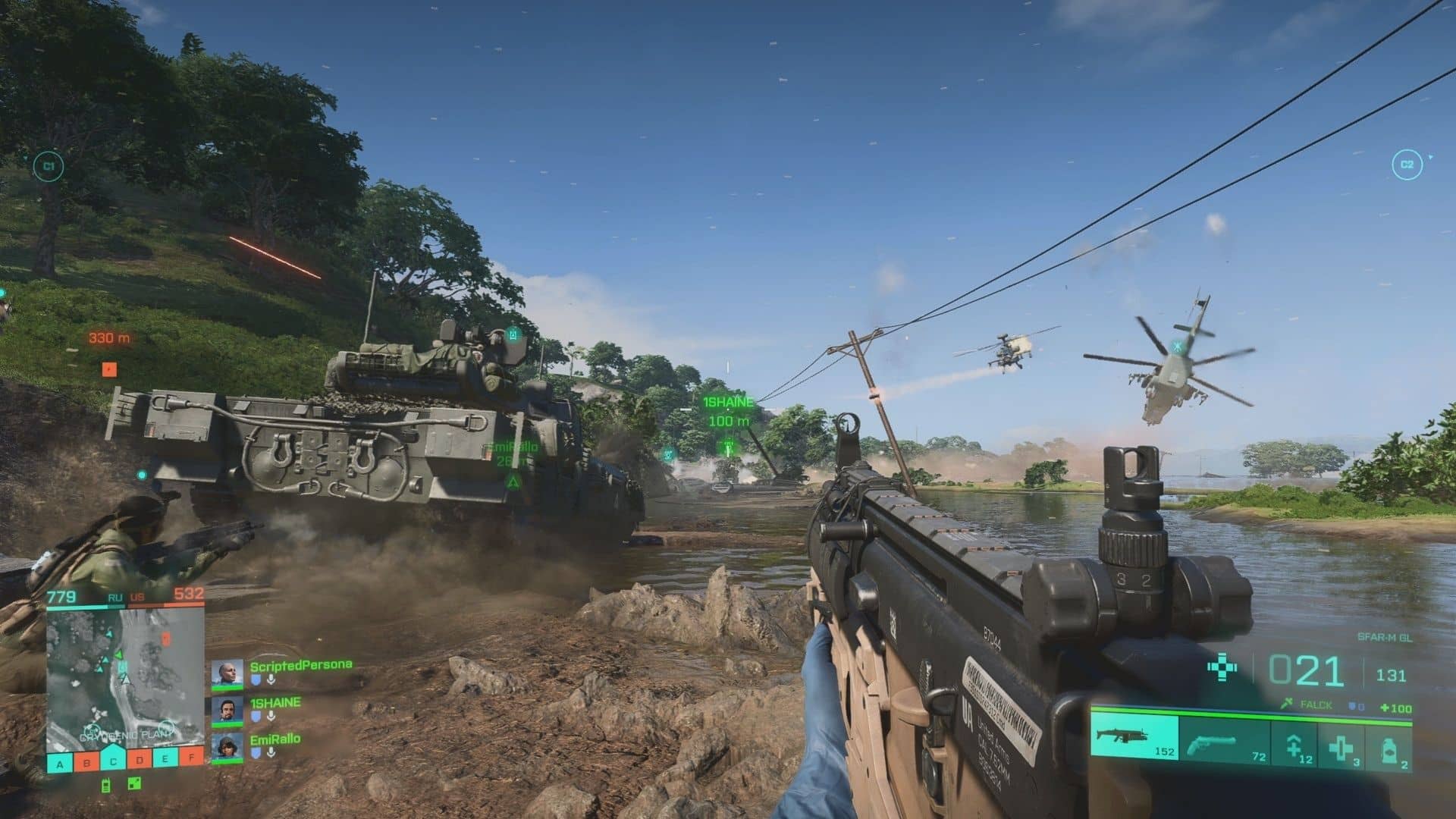
Task: Choose the highlighted objective C tile
Action: tap(113, 761)
